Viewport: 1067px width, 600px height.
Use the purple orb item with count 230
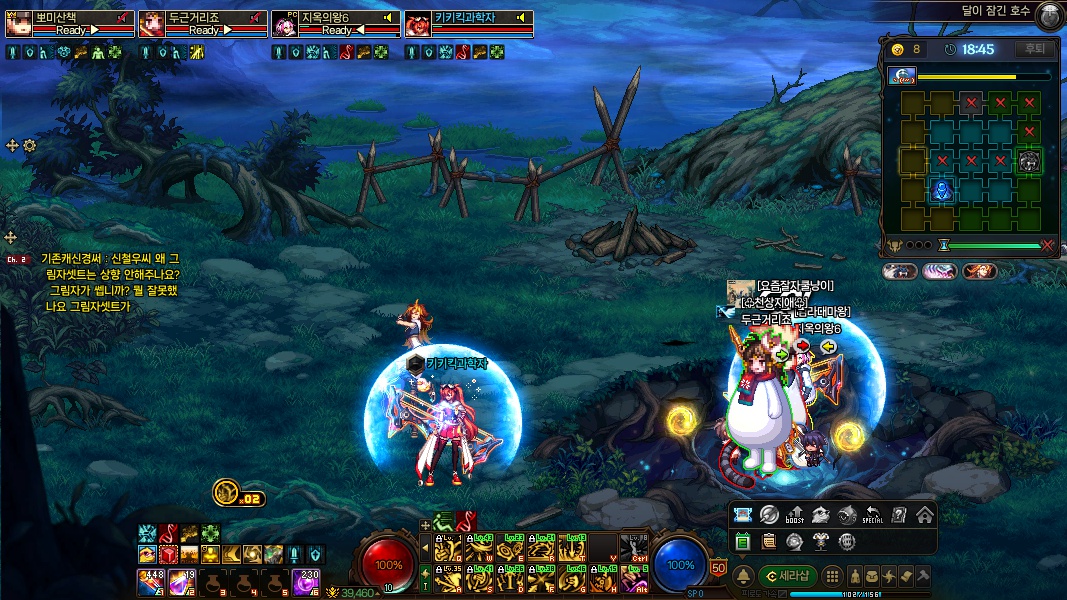pos(306,580)
